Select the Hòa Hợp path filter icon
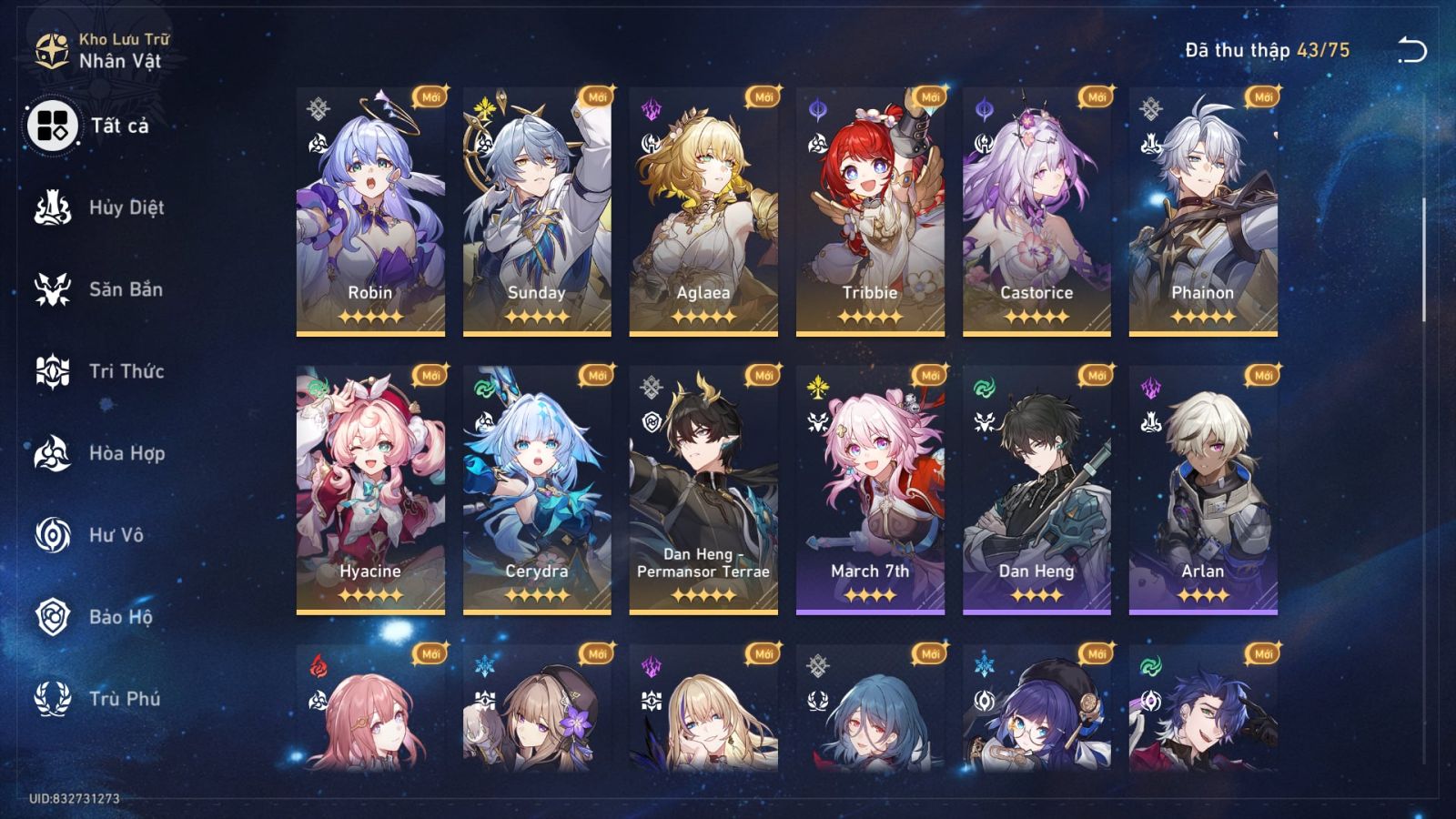 pos(52,453)
